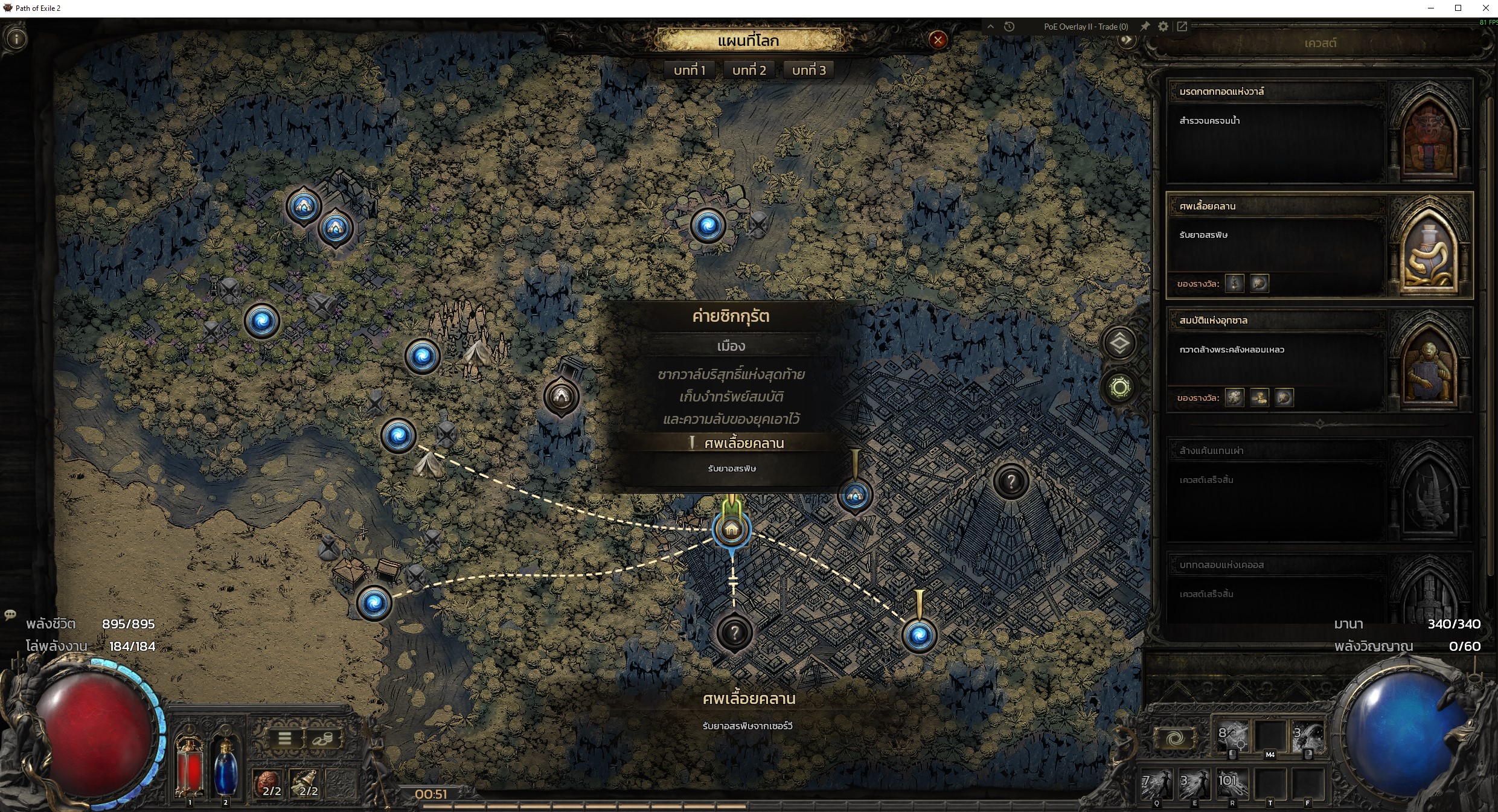Viewport: 1498px width, 812px height.
Task: Switch to the บทที่ 3 act tab
Action: pyautogui.click(x=808, y=70)
